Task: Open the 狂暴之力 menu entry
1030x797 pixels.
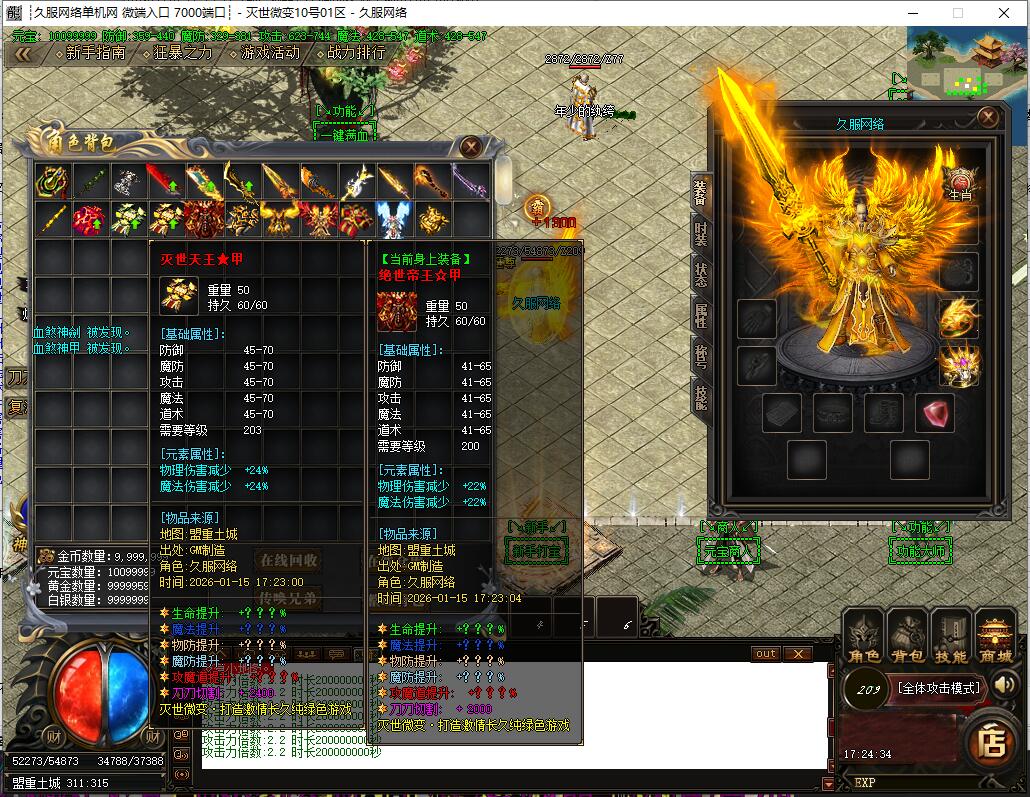Action: tap(183, 53)
